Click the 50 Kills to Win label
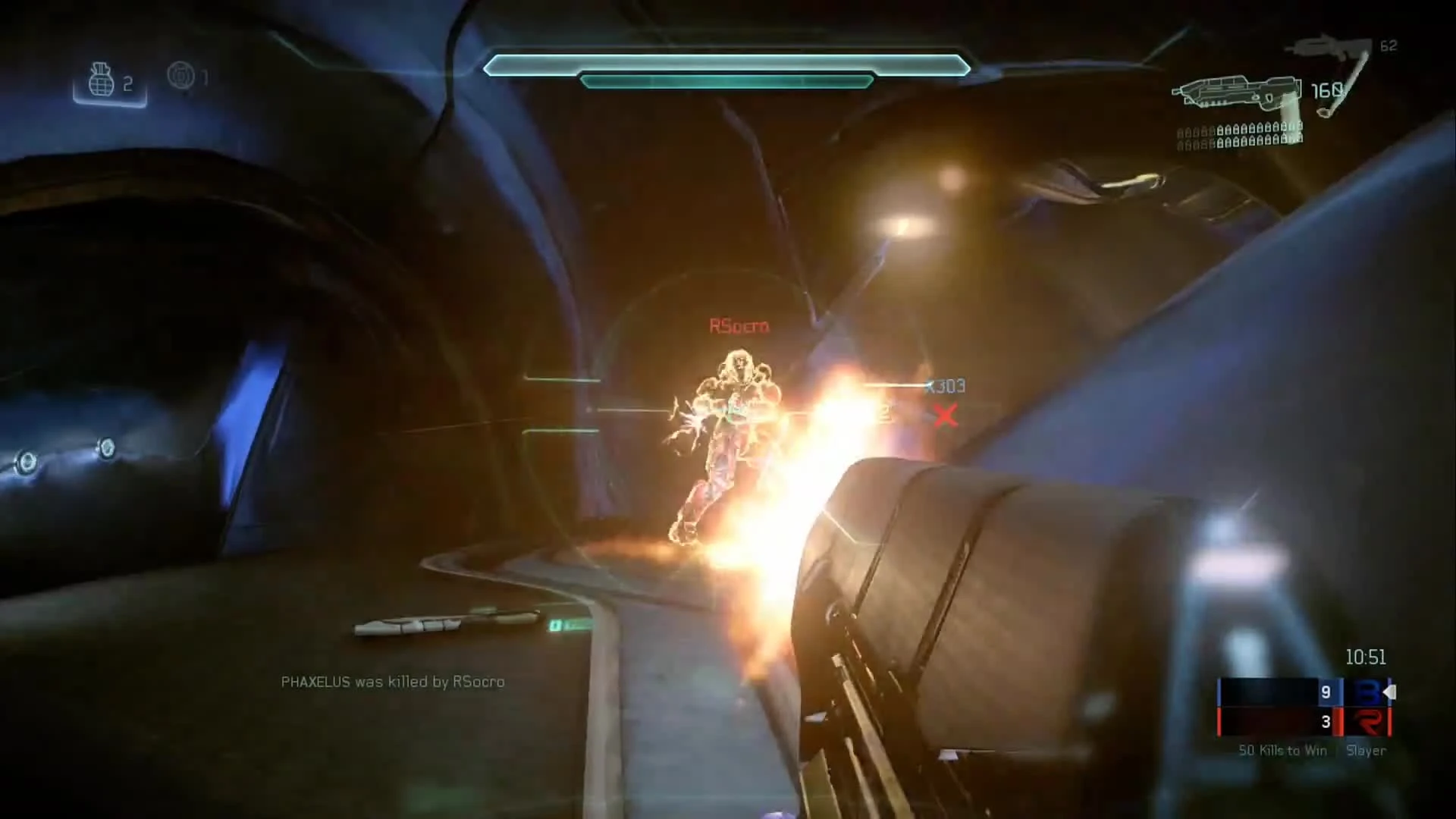 pos(1282,751)
